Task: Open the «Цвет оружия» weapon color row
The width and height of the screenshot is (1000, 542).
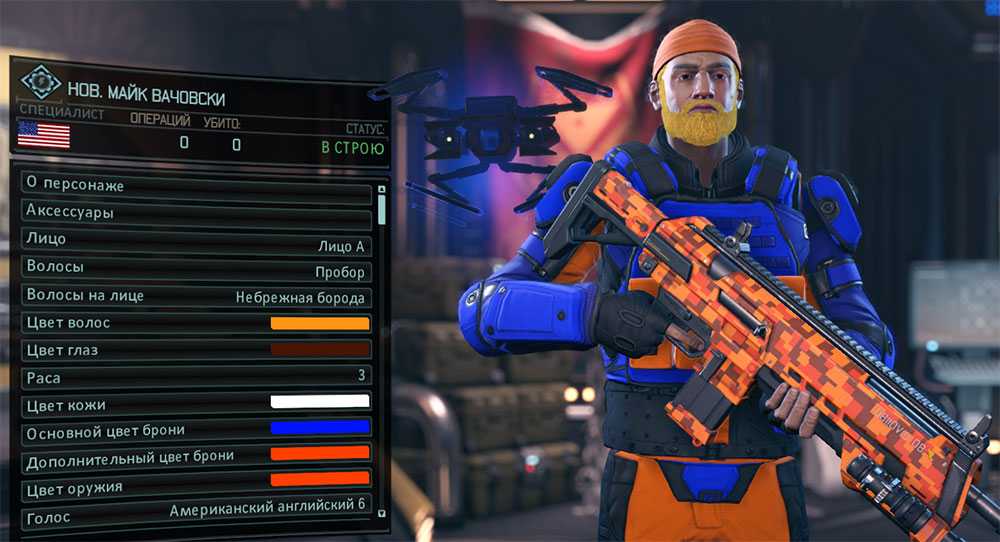Action: [196, 485]
